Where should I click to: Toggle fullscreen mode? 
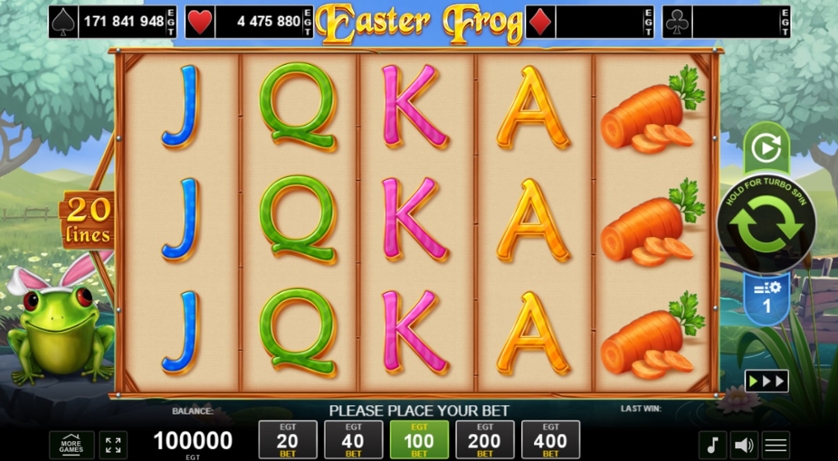[x=112, y=445]
